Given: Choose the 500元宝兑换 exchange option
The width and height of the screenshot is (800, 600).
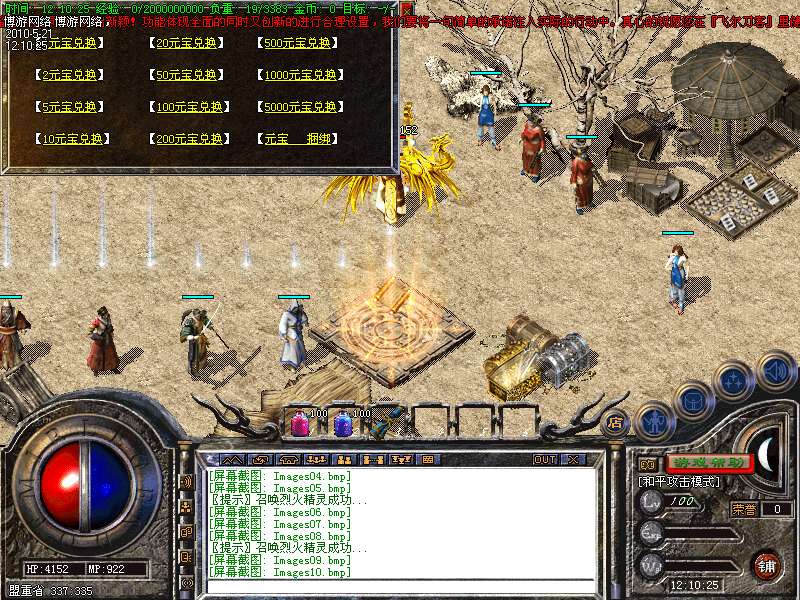Looking at the screenshot, I should point(299,43).
